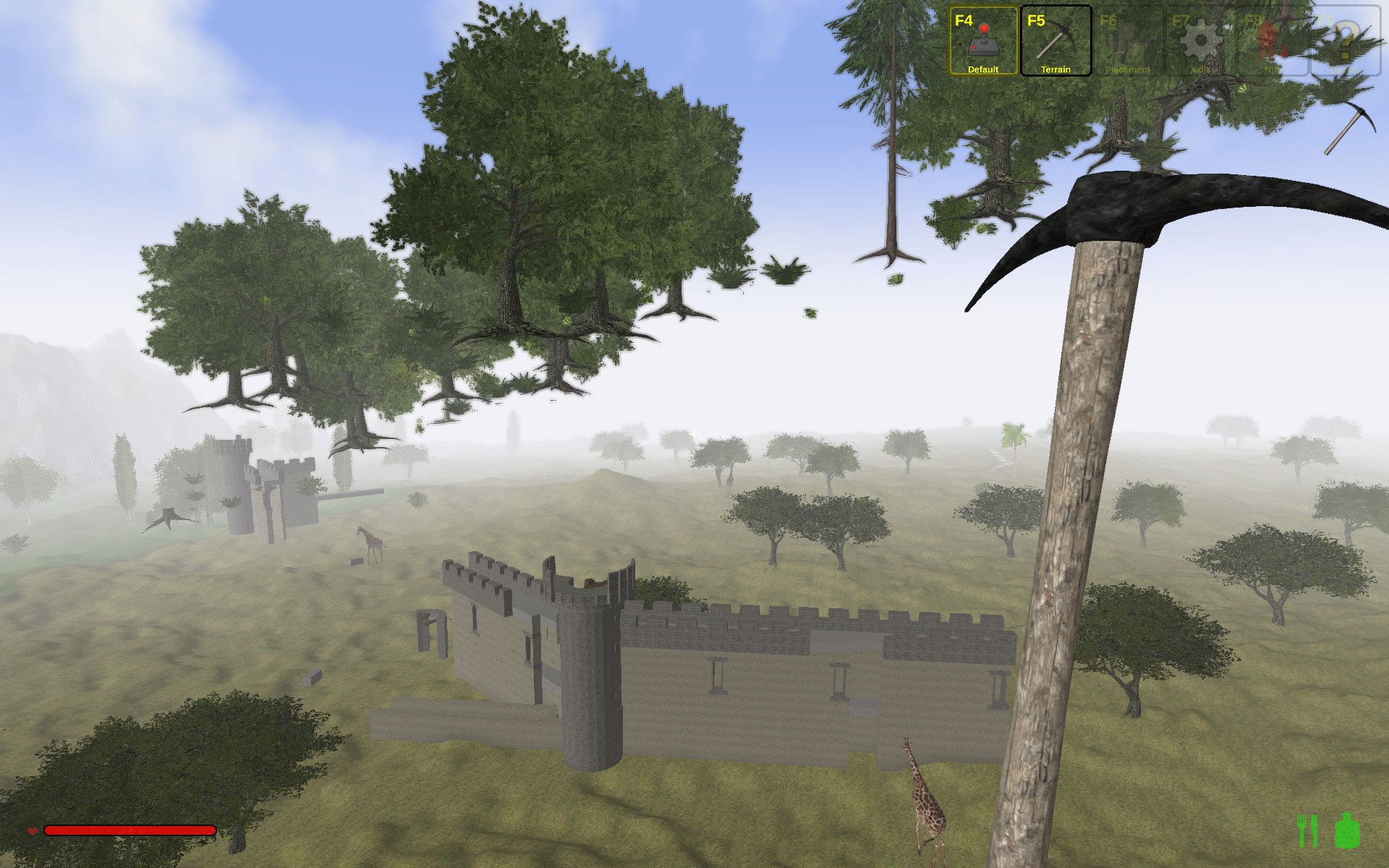Screen dimensions: 1389x868
Task: Activate the faded Placement mode button
Action: point(1128,41)
